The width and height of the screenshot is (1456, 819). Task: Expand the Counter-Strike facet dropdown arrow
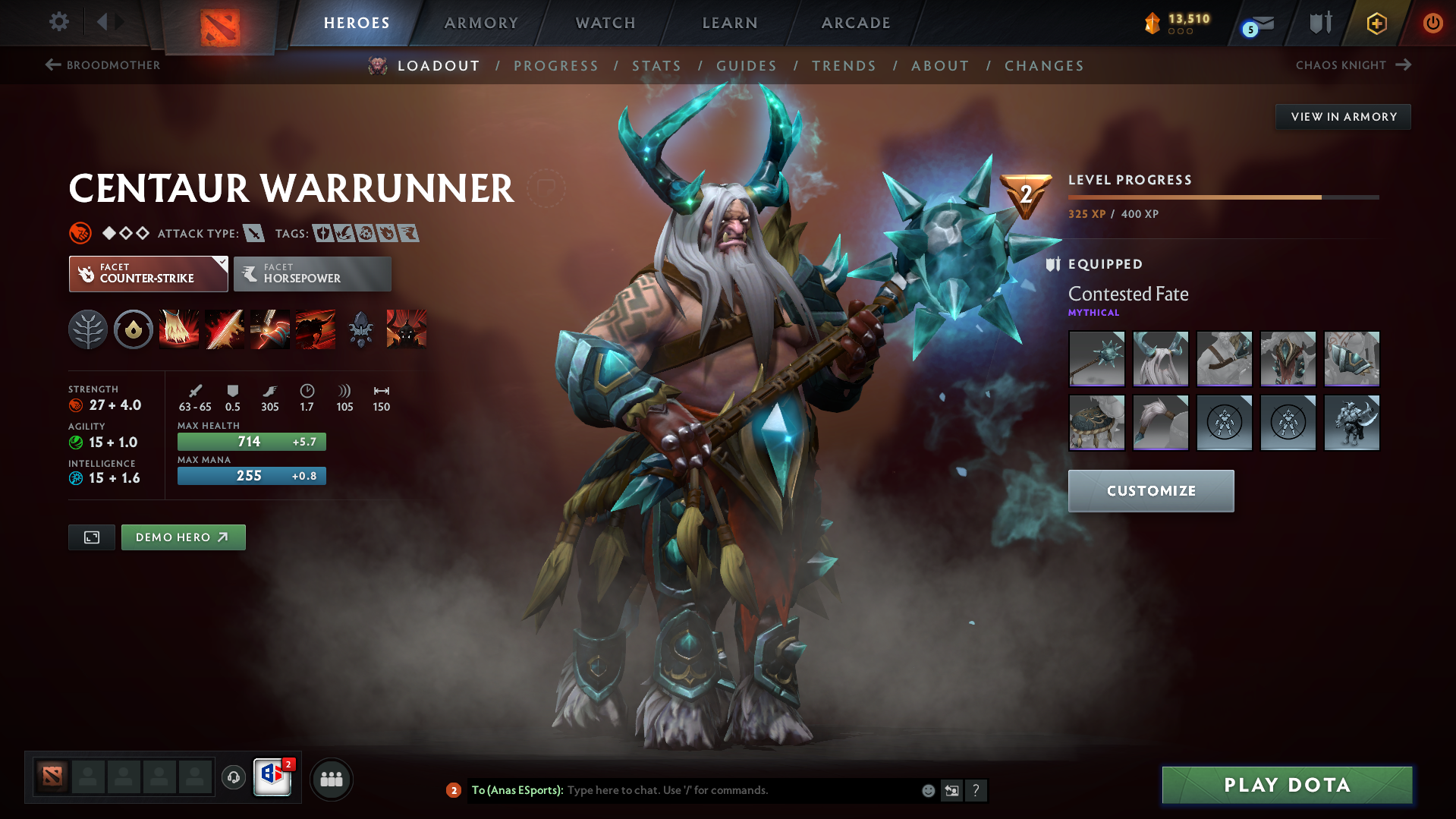coord(221,263)
